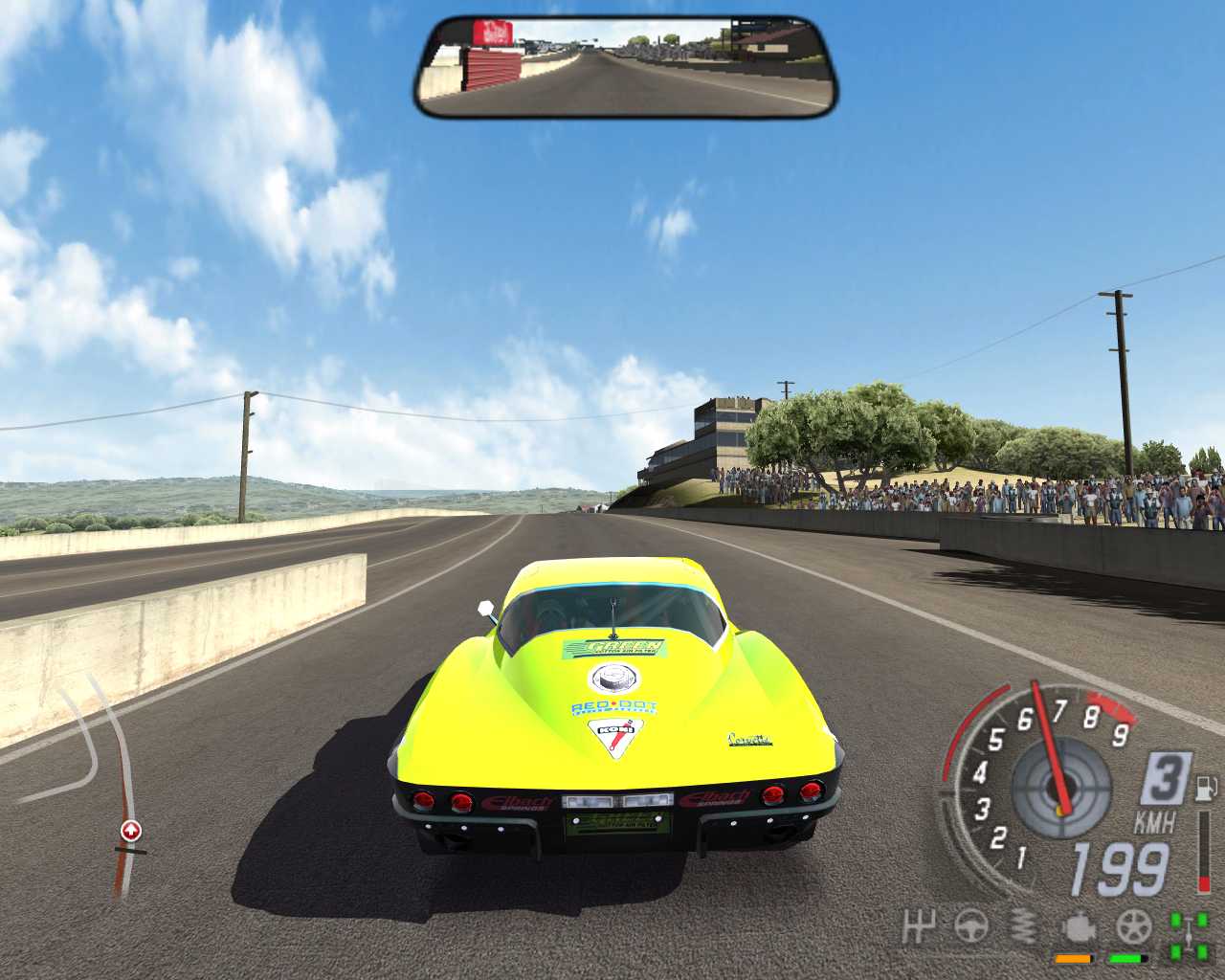The width and height of the screenshot is (1225, 980).
Task: Select the steering wheel status icon
Action: (x=971, y=926)
